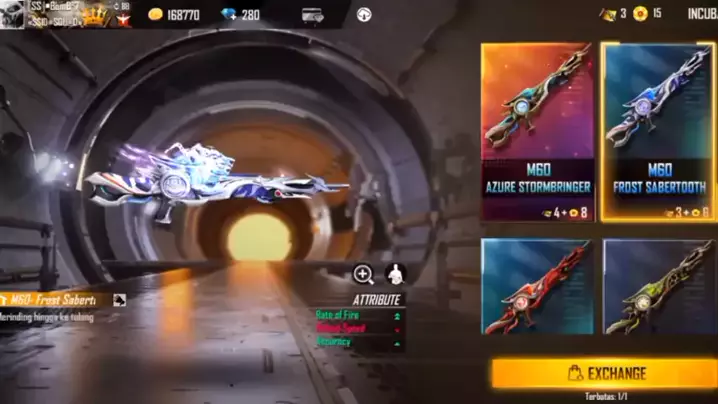Viewport: 718px width, 404px height.
Task: Zoom in with the magnifier icon
Action: (364, 274)
